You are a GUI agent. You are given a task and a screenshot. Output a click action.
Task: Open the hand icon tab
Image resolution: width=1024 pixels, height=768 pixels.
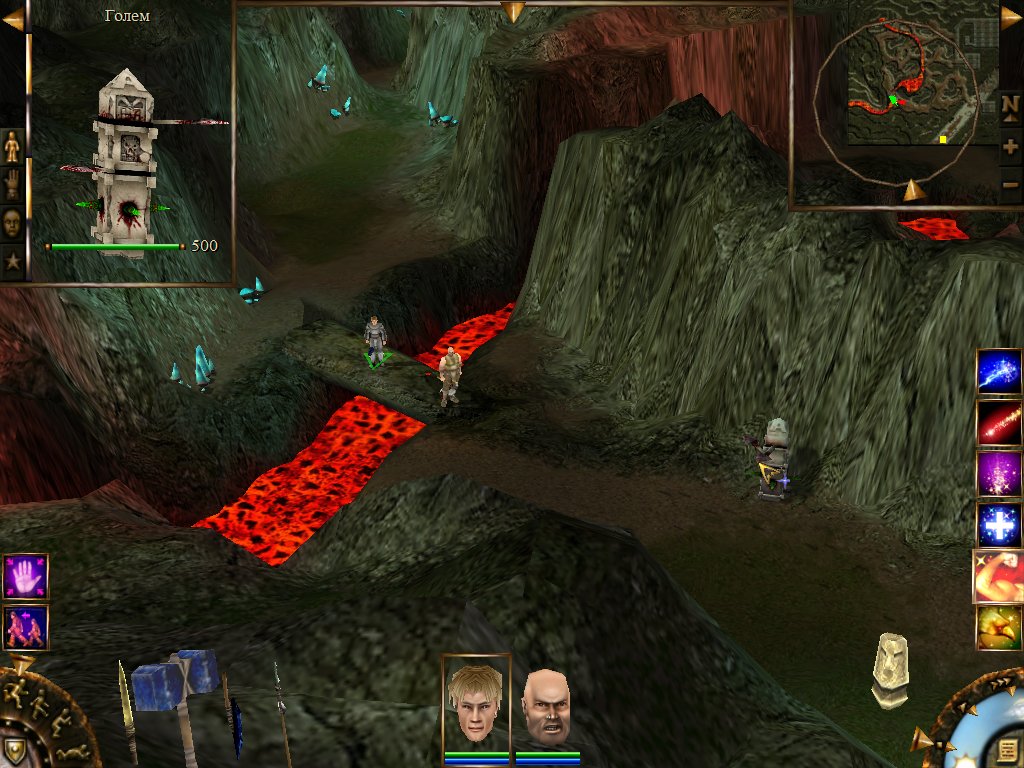12,185
